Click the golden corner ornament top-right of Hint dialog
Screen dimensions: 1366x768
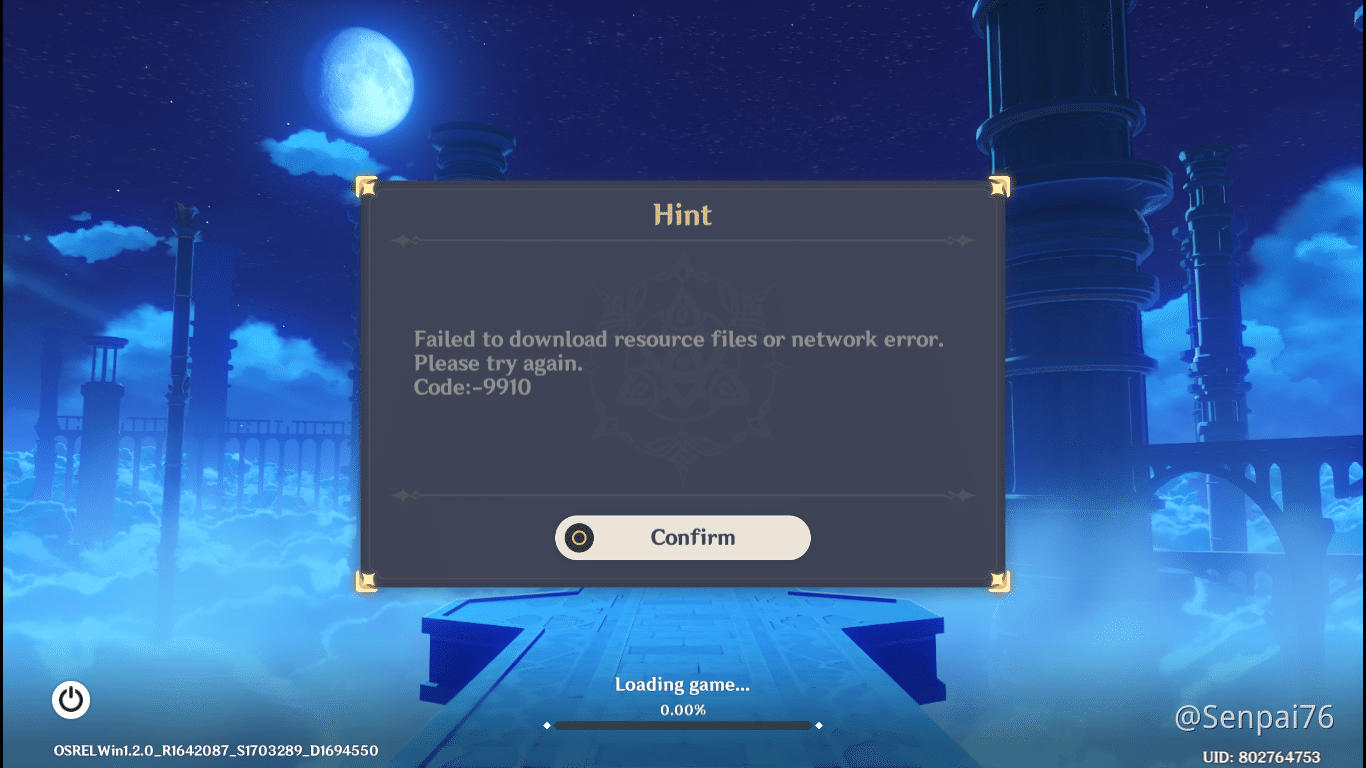[1000, 186]
